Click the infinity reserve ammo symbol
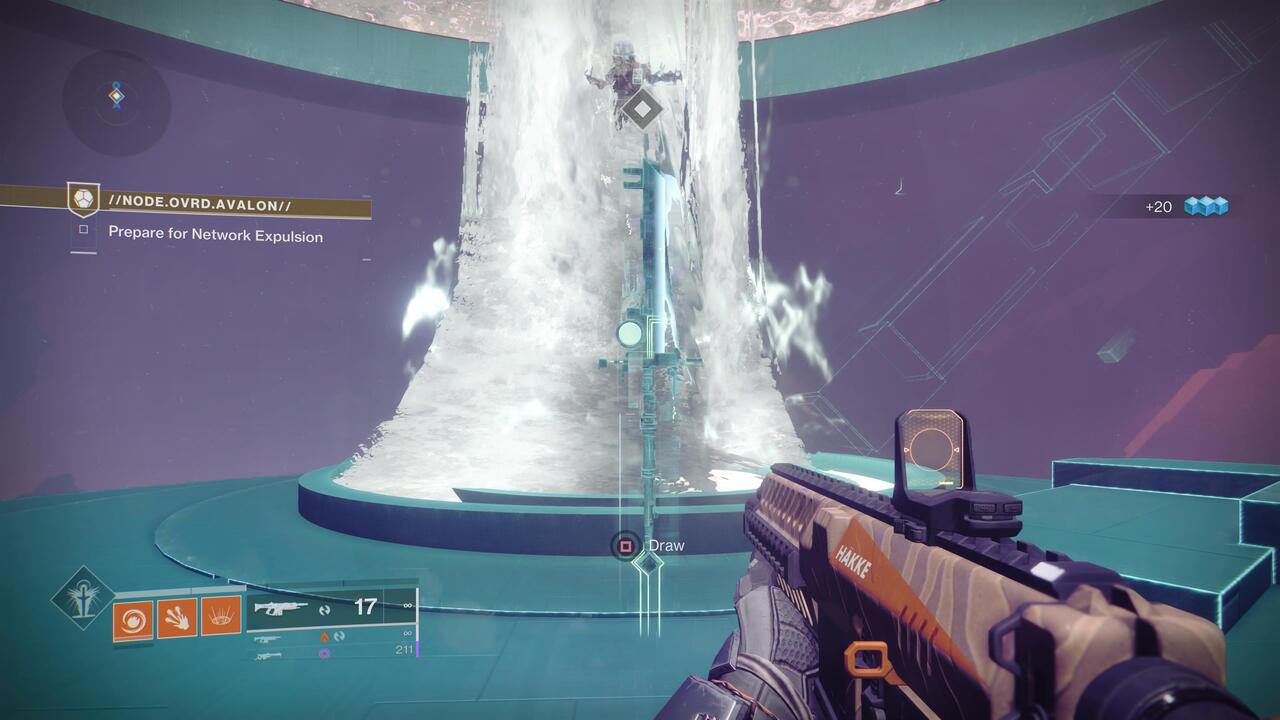This screenshot has width=1280, height=720. pos(406,605)
